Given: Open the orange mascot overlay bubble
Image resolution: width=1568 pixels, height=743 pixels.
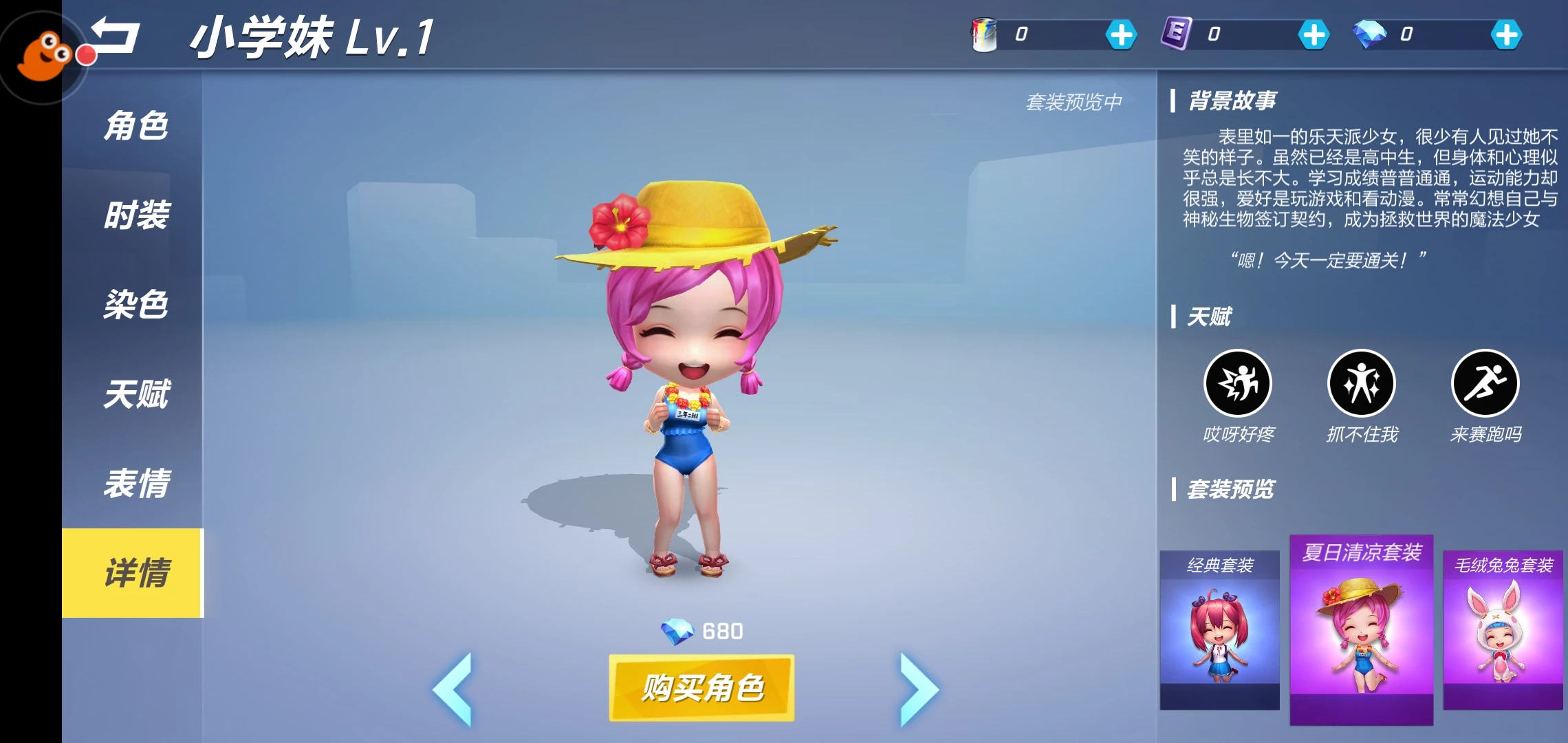Looking at the screenshot, I should (43, 56).
